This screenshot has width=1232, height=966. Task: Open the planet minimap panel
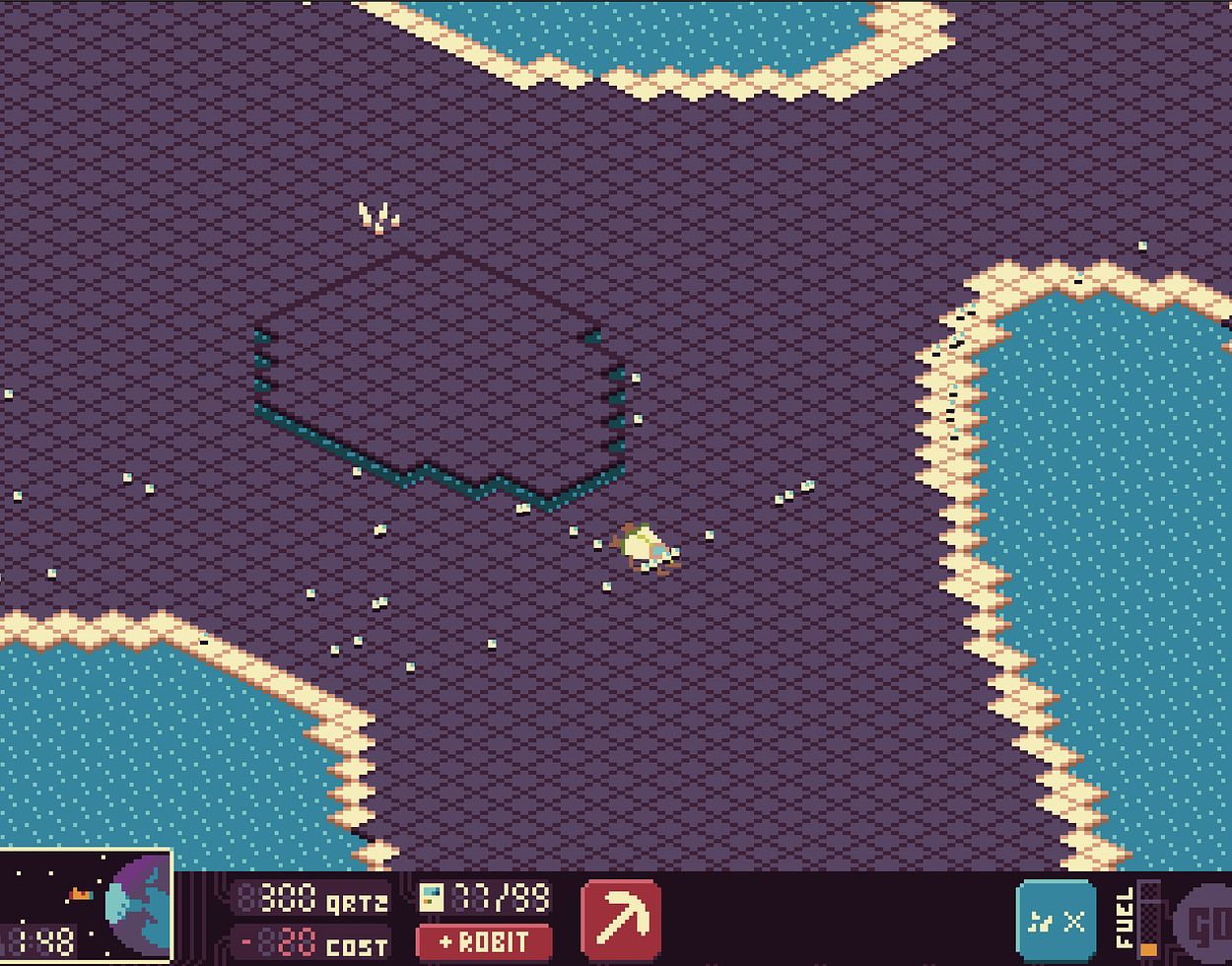(x=86, y=907)
